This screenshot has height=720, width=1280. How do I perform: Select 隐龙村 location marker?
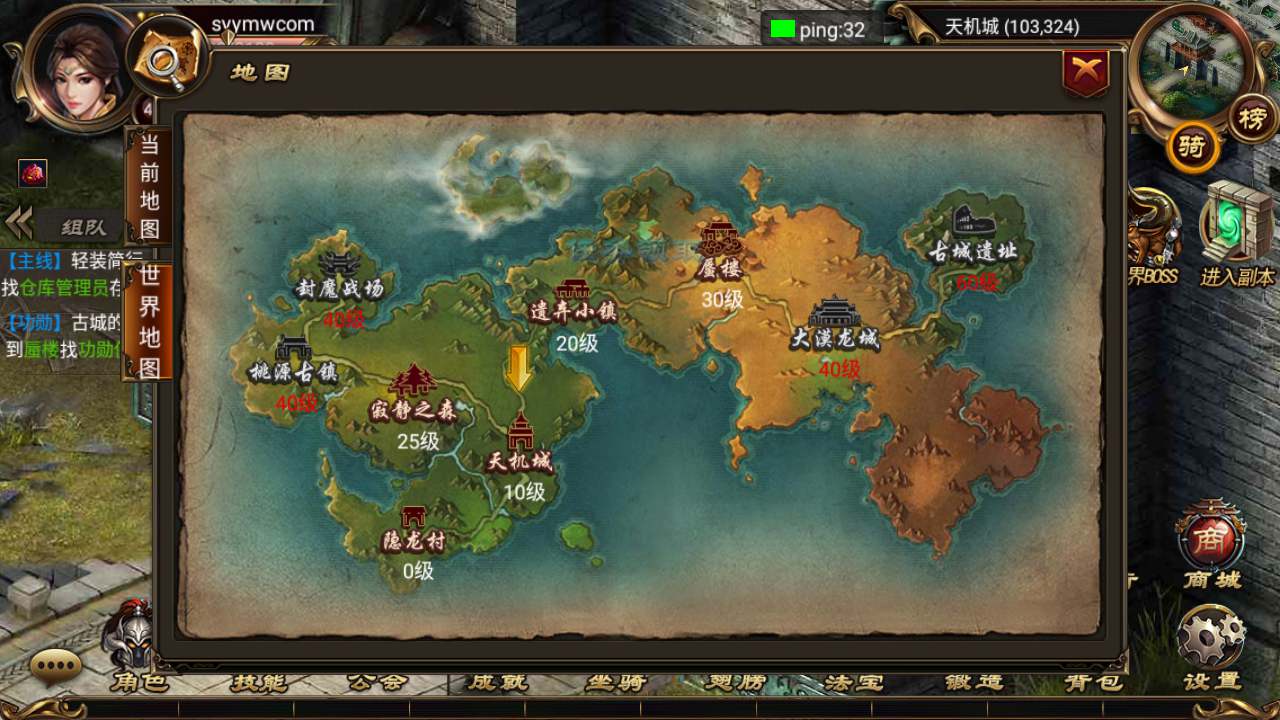pos(413,528)
